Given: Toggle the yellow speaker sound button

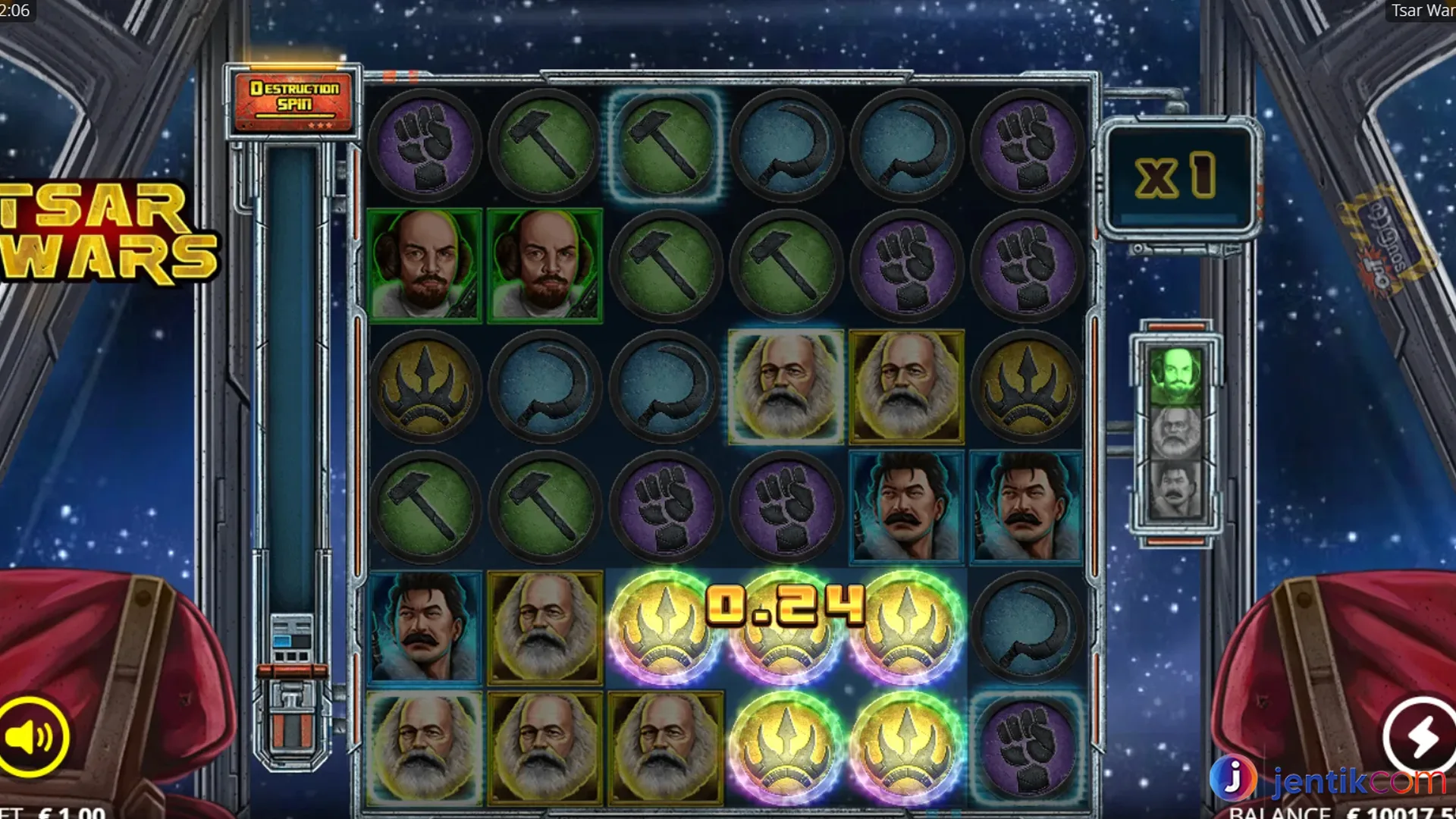Looking at the screenshot, I should pyautogui.click(x=32, y=736).
